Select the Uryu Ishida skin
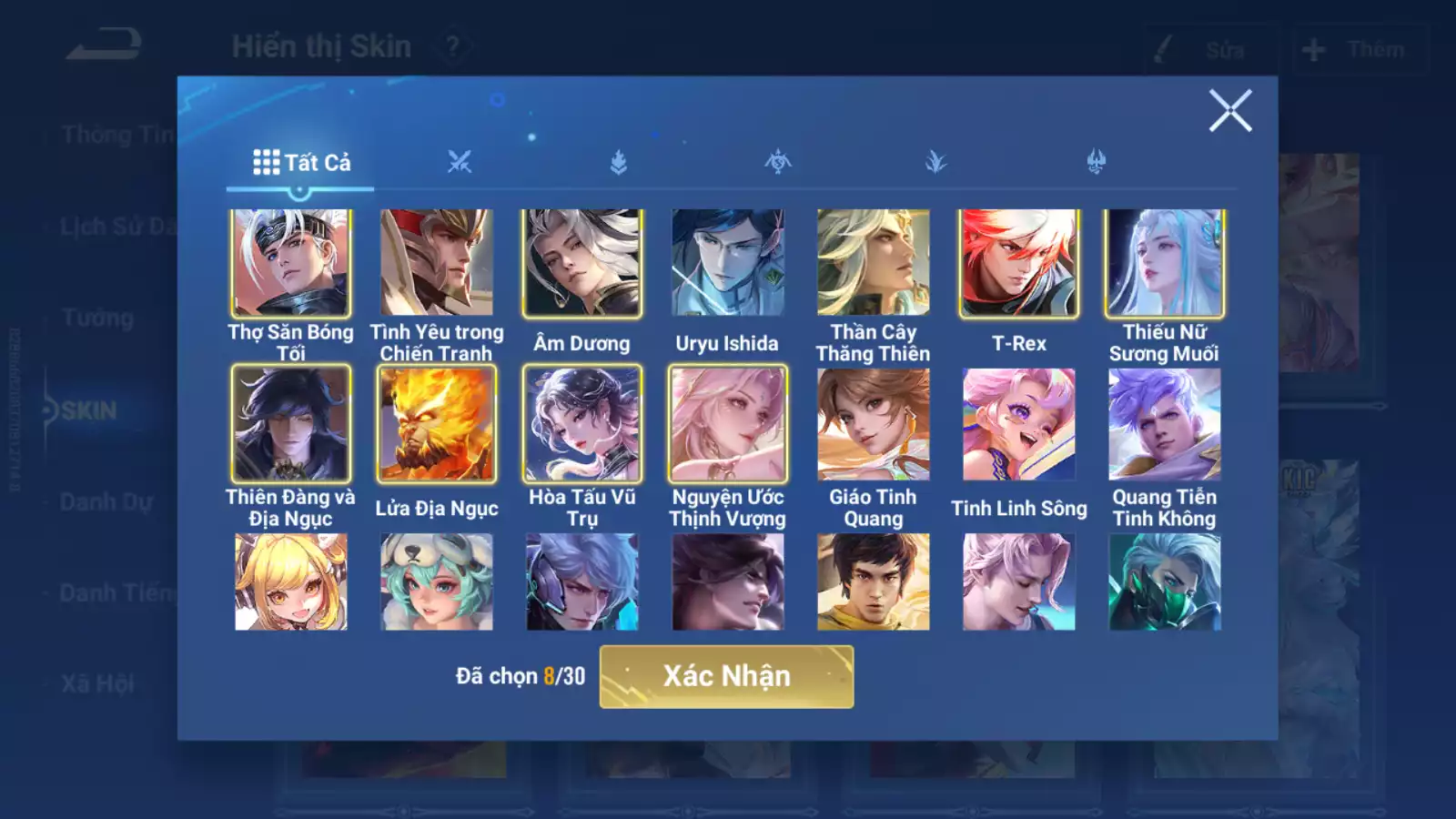1456x819 pixels. coord(728,262)
